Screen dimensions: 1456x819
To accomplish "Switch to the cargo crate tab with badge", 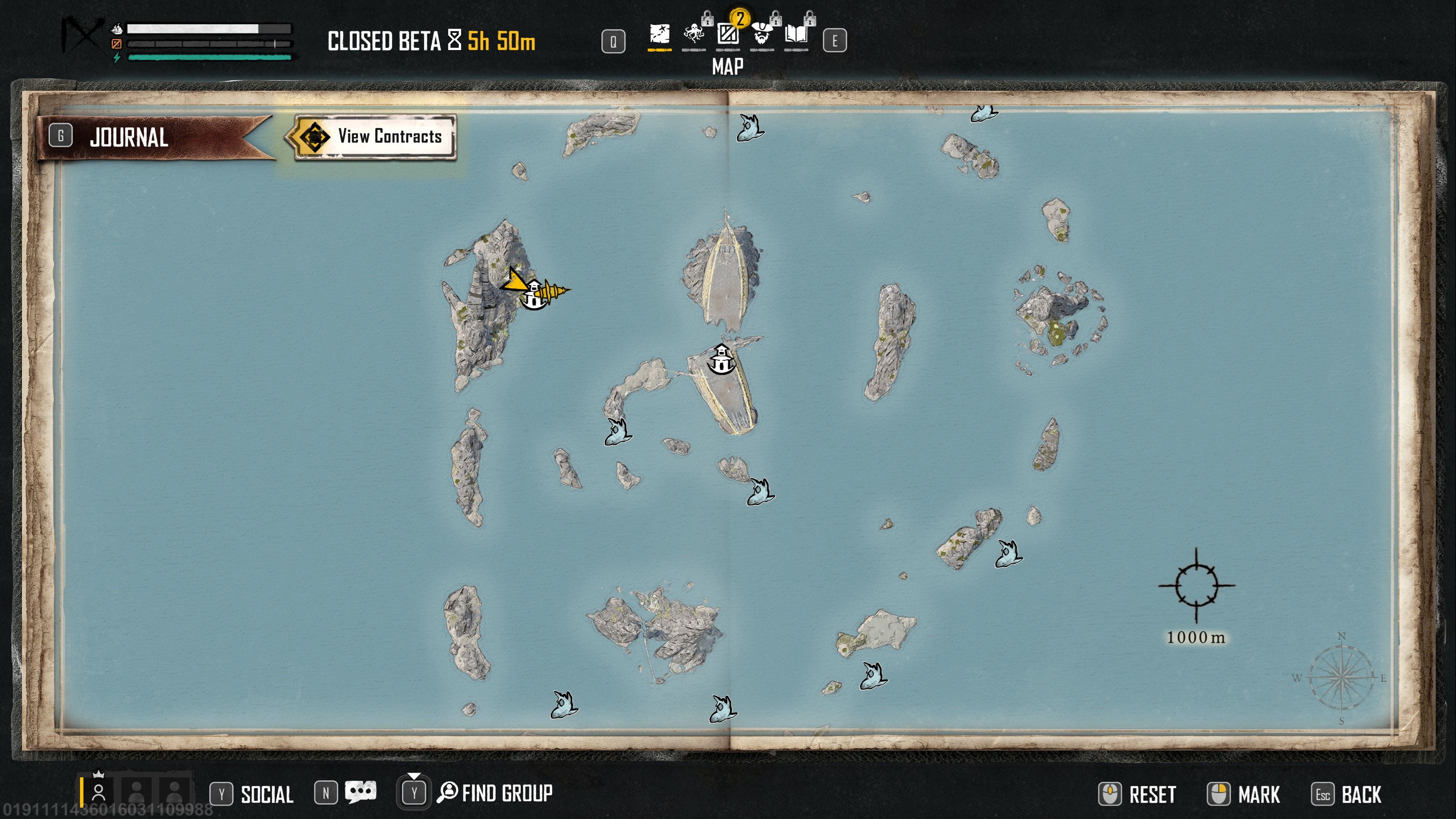I will pyautogui.click(x=728, y=35).
